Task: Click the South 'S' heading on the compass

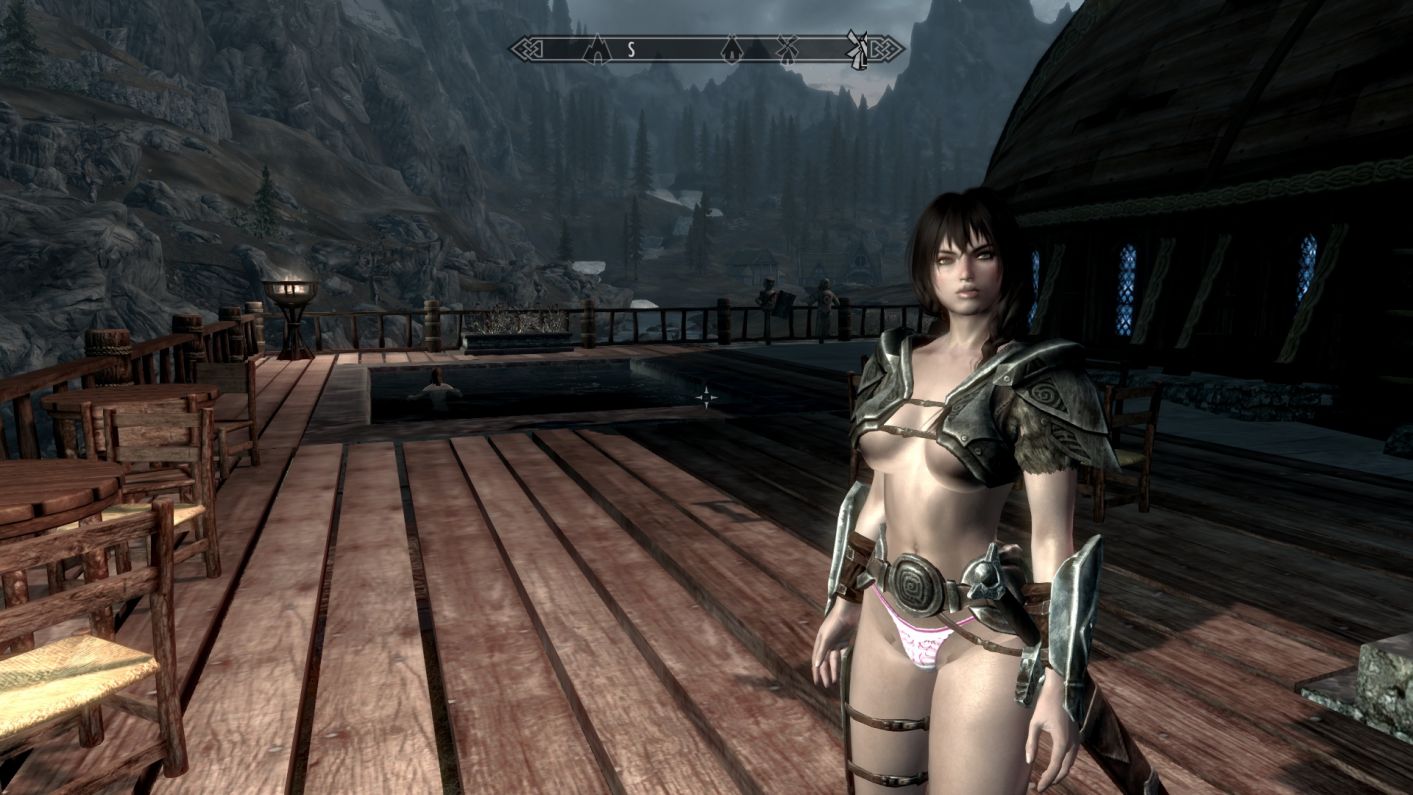Action: pyautogui.click(x=631, y=49)
